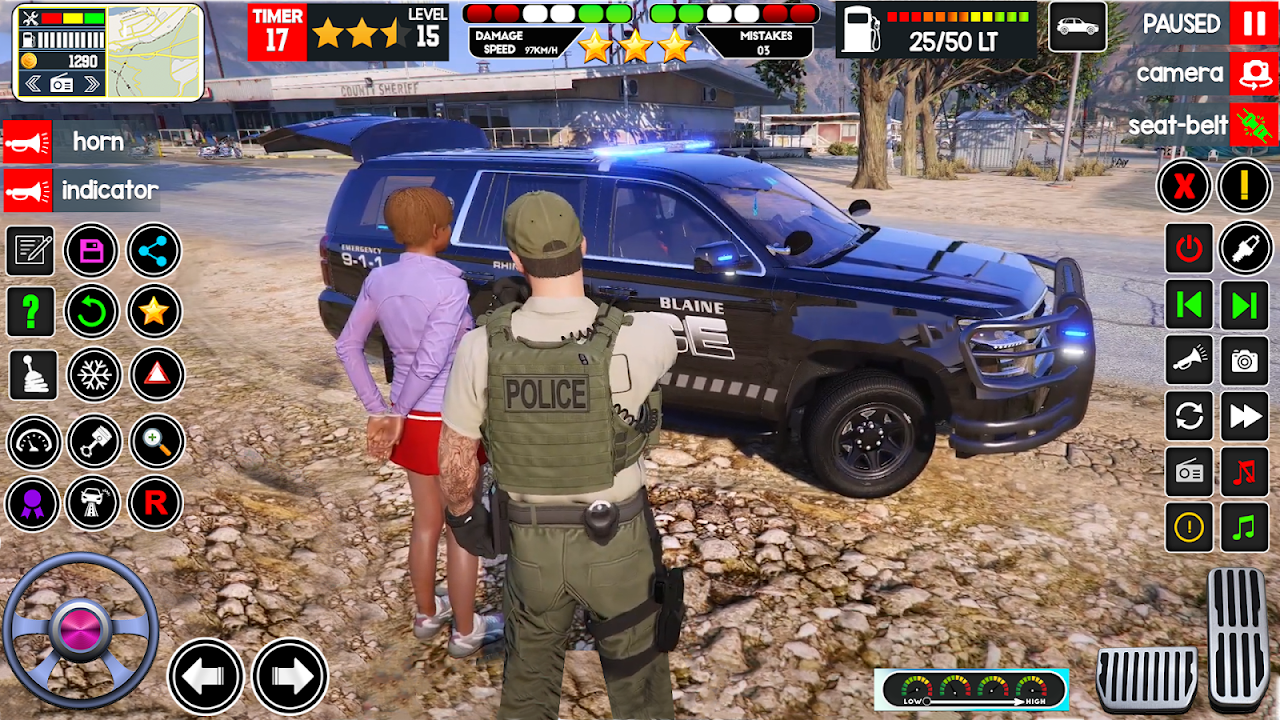
Task: Switch the camera view
Action: coord(1254,74)
